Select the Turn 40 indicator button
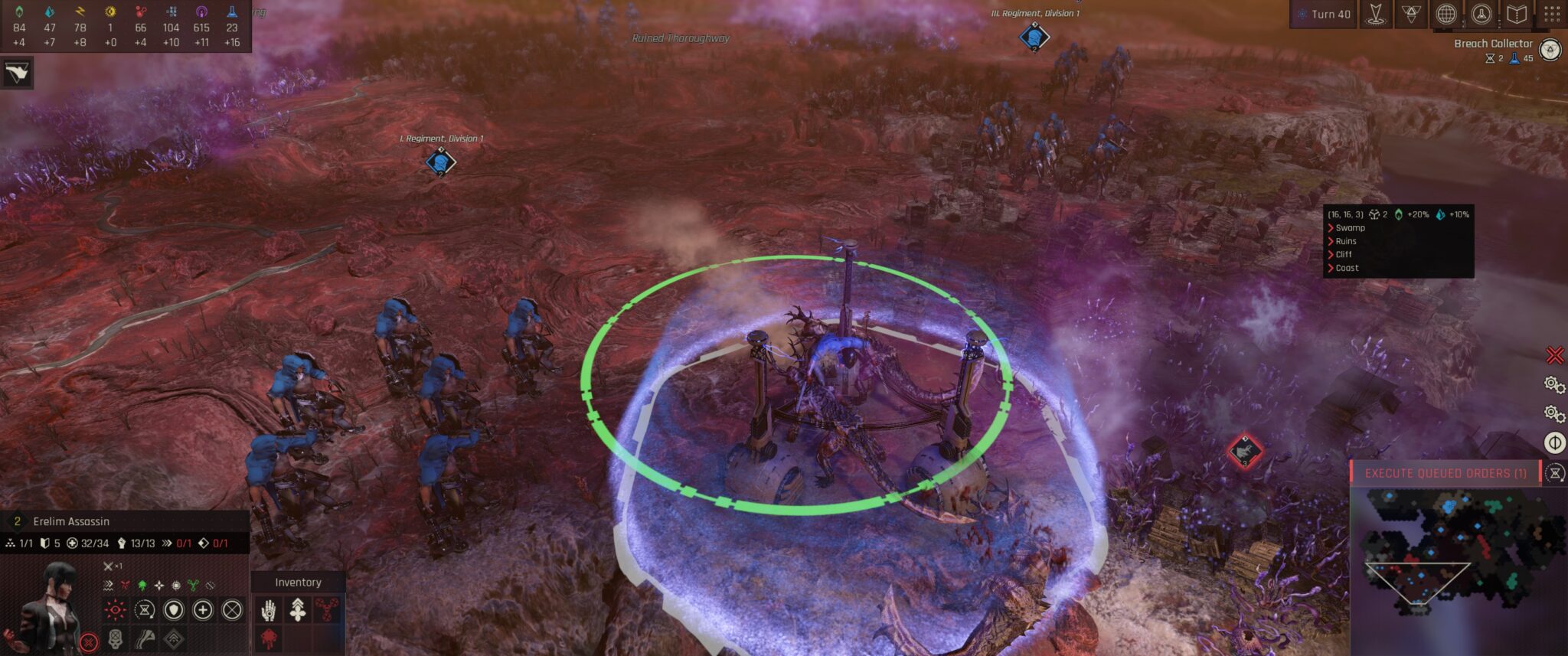Screen dimensions: 1568x656 pos(1323,14)
